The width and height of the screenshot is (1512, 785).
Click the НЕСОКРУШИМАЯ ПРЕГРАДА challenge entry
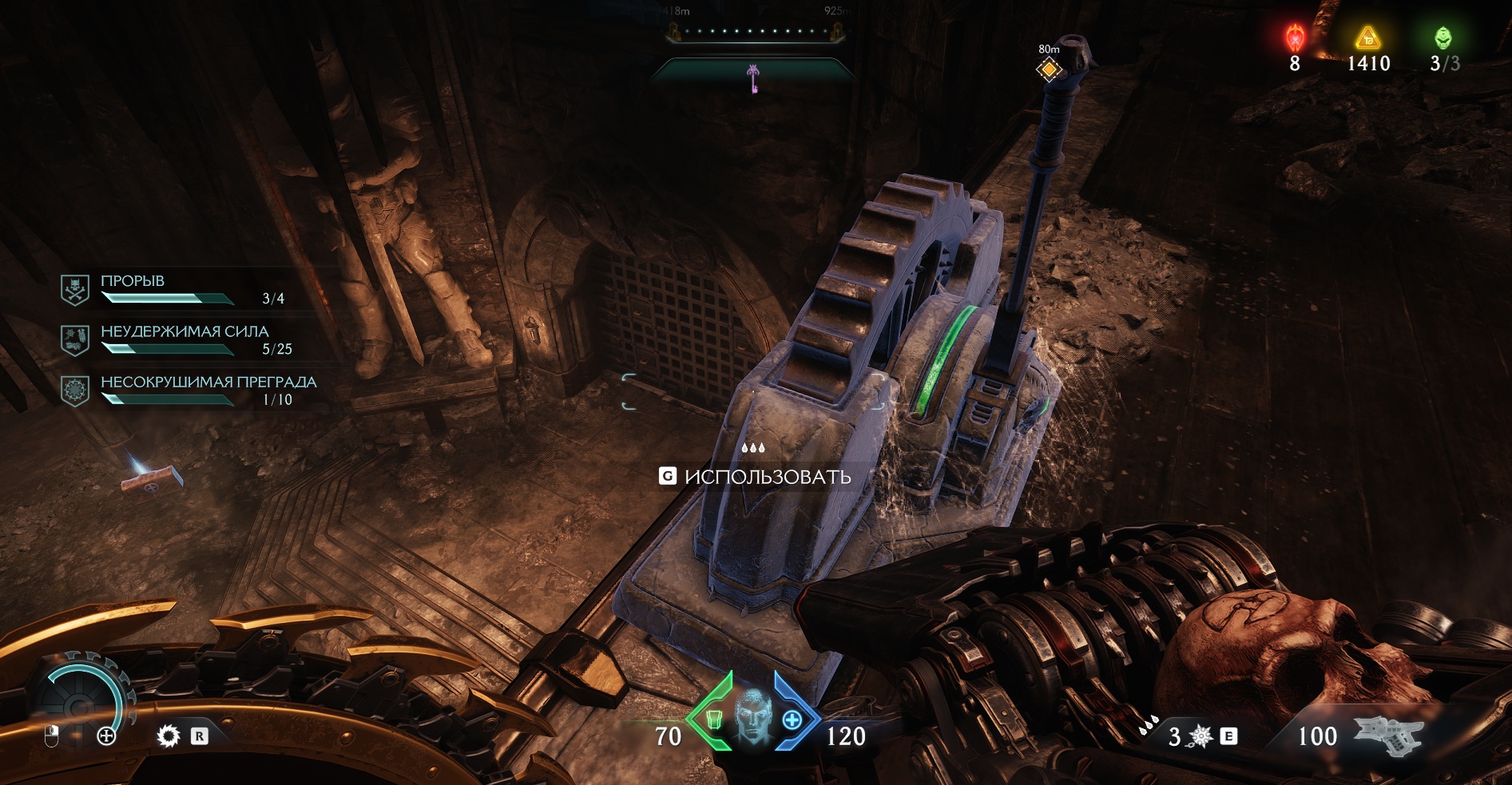pos(190,391)
